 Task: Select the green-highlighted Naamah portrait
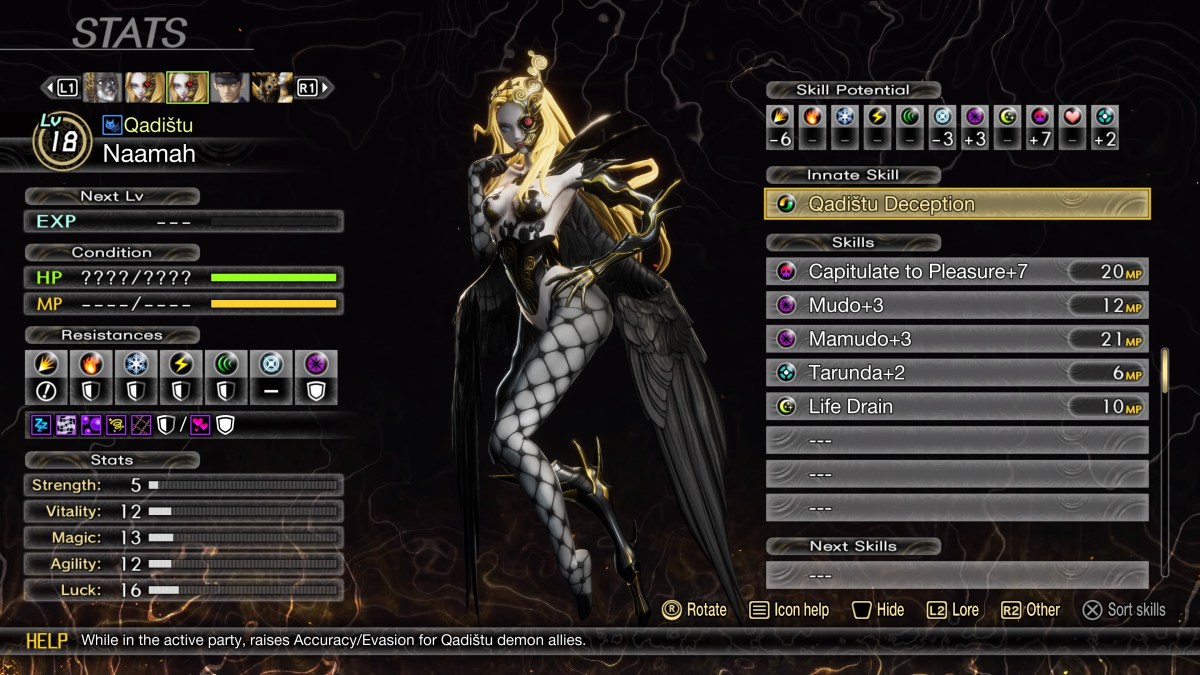(187, 88)
